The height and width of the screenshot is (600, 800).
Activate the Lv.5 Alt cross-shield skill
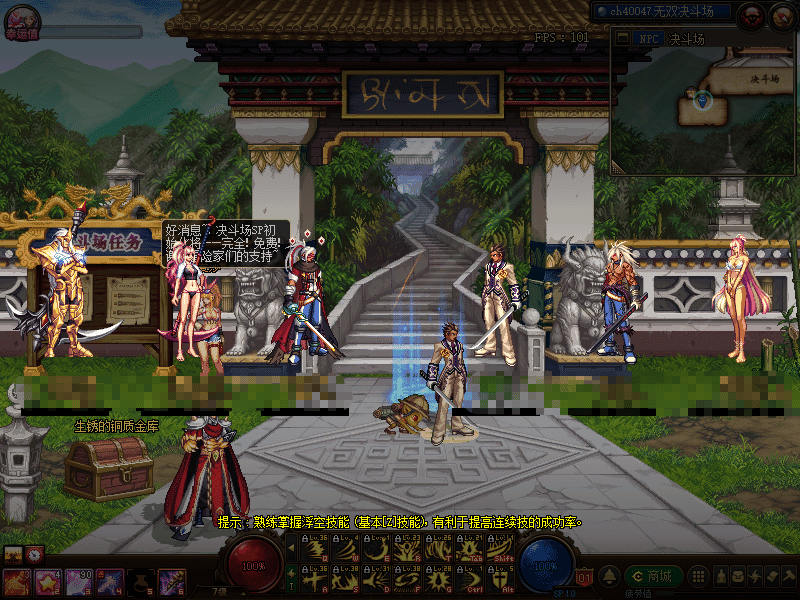click(501, 578)
